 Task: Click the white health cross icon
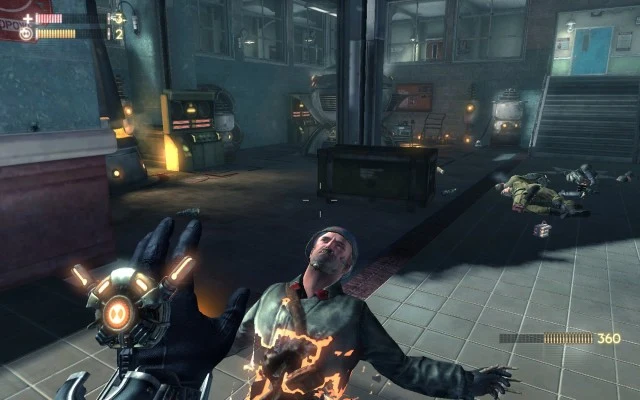(x=27, y=18)
